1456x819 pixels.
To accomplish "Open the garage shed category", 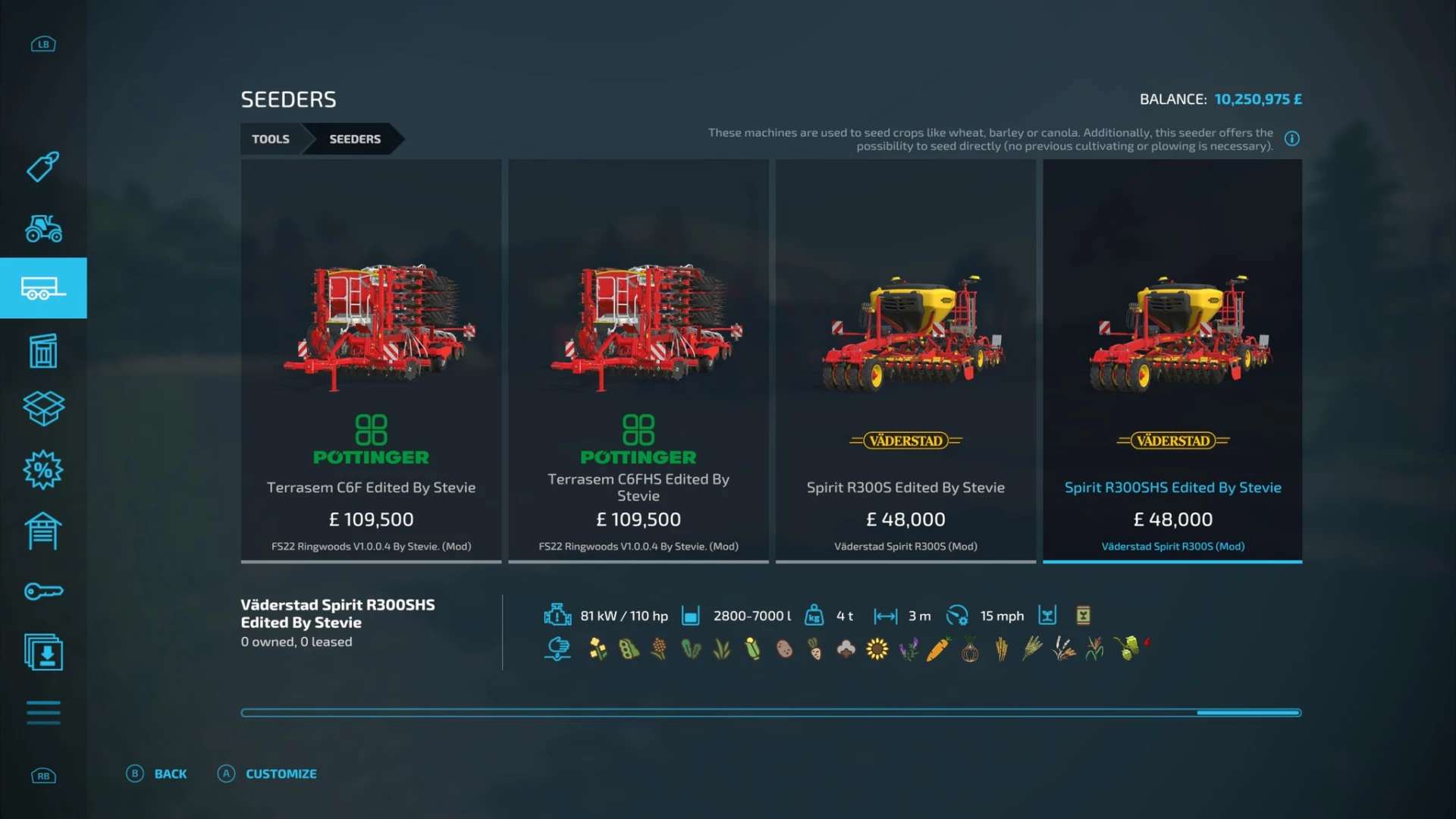I will pyautogui.click(x=43, y=531).
